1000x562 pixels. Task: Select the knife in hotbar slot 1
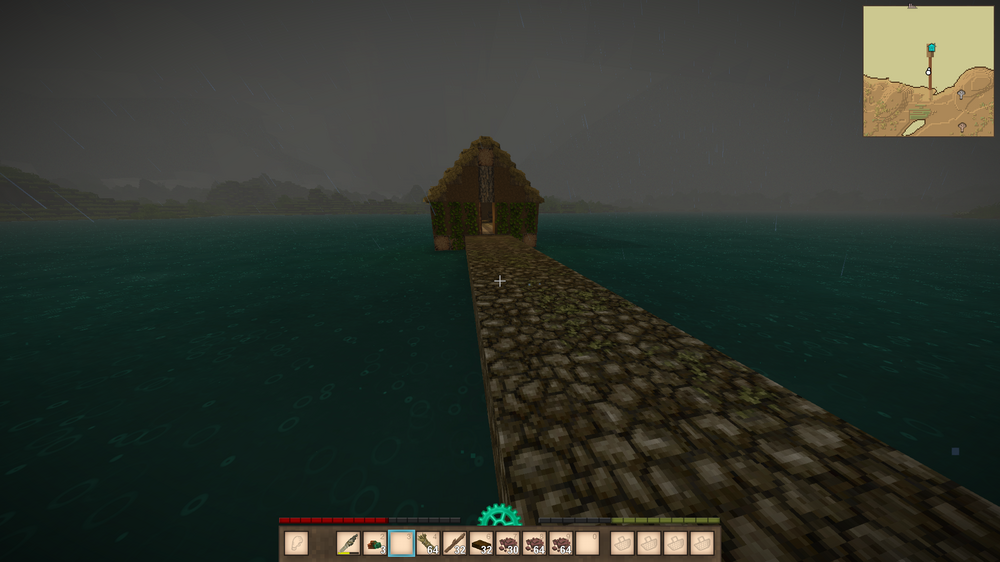coord(348,543)
